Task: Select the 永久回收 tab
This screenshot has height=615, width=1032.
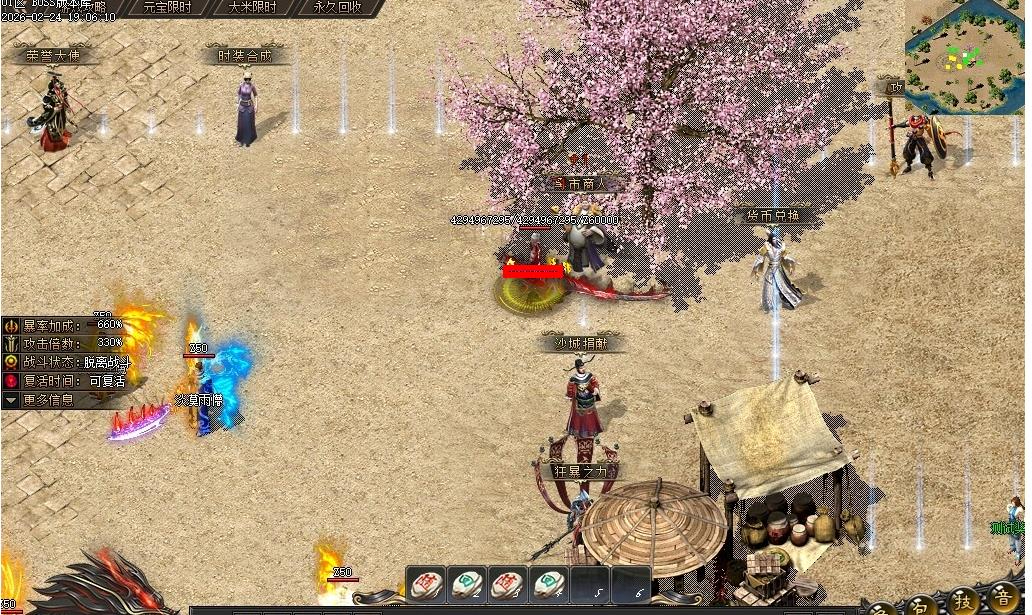Action: (x=337, y=7)
